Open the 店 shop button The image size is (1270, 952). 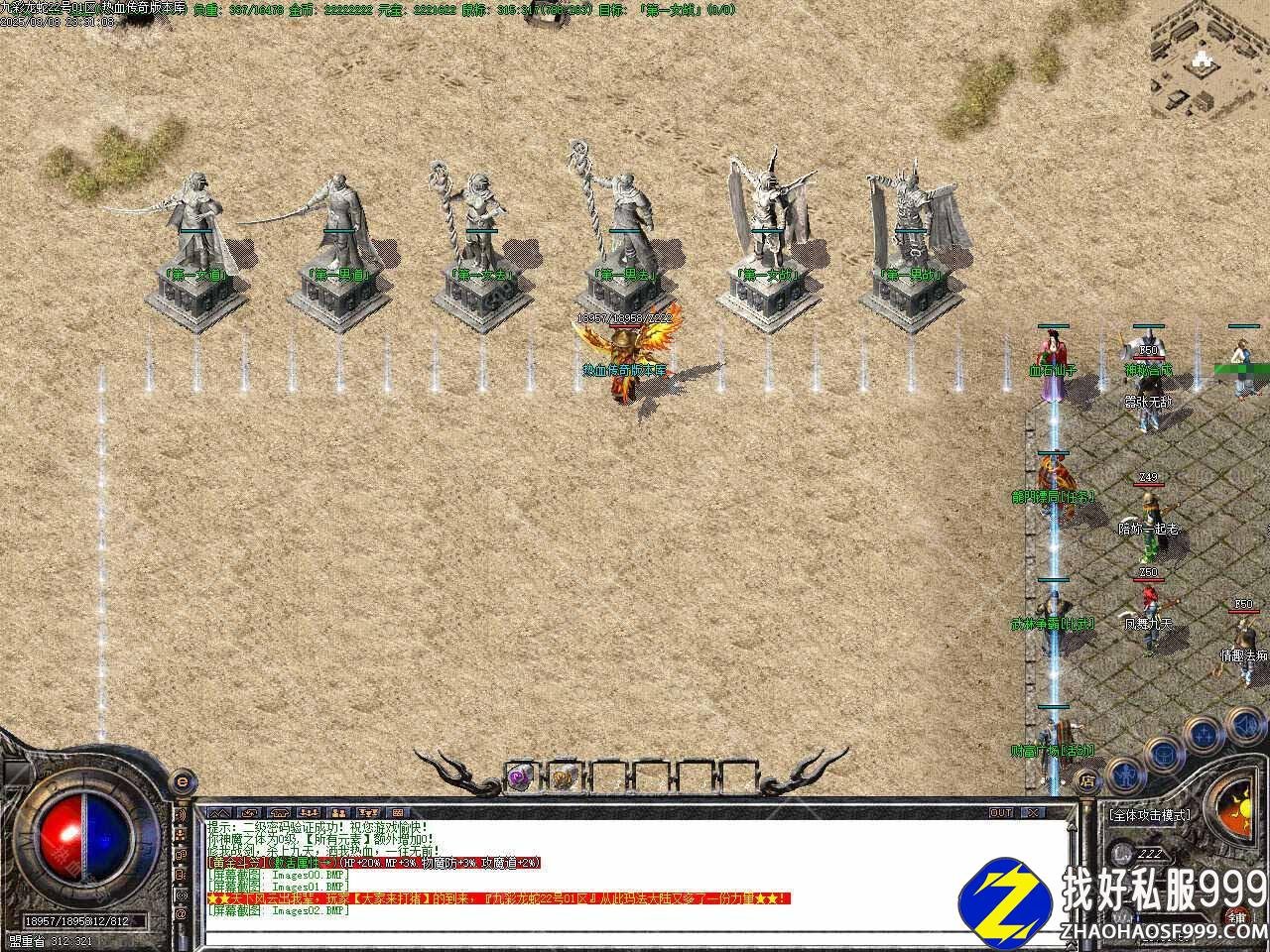pos(1087,779)
